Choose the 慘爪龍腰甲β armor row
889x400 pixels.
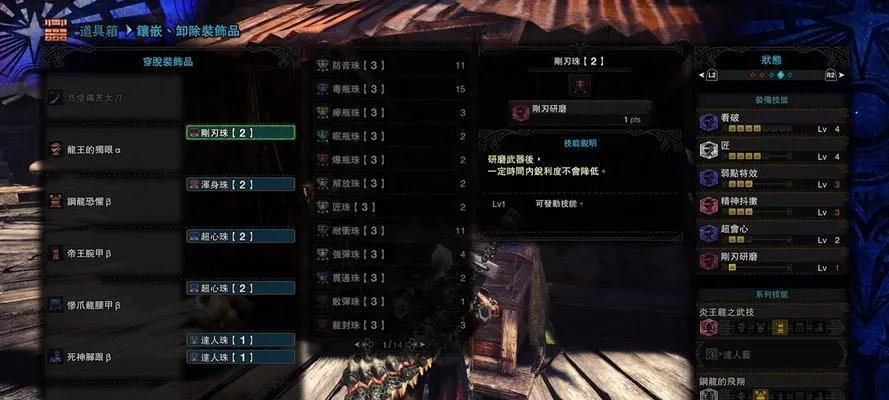point(112,303)
